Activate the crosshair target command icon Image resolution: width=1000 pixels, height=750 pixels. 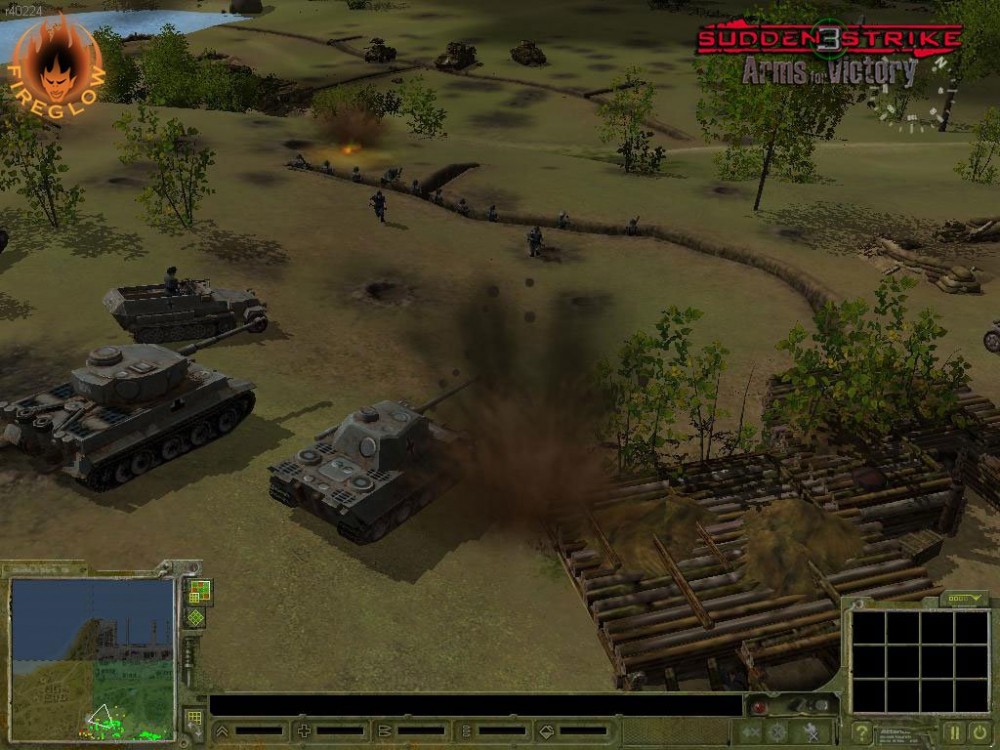(x=777, y=732)
